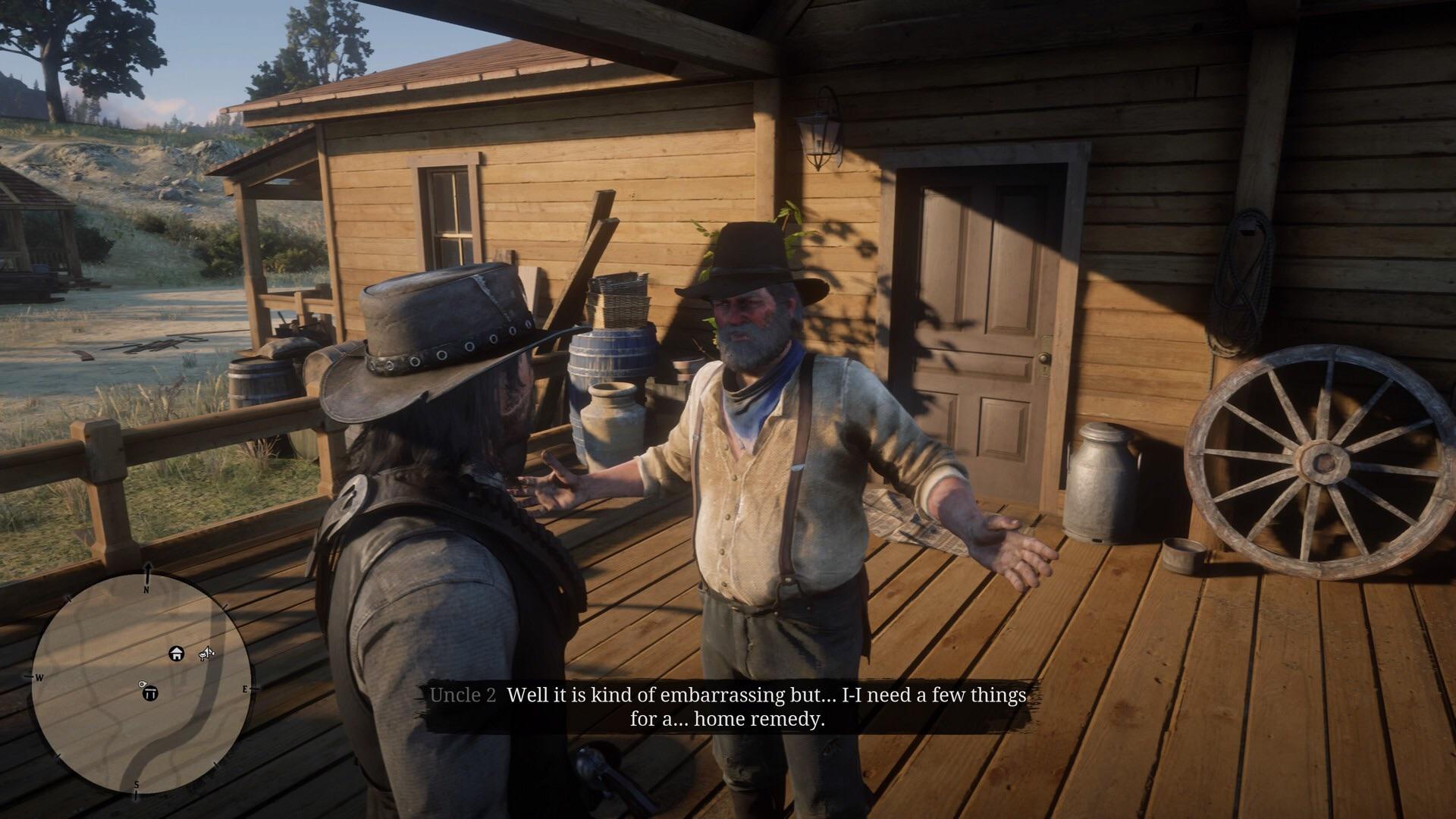Click the hitching post icon on the minimap
The image size is (1456, 819).
152,692
